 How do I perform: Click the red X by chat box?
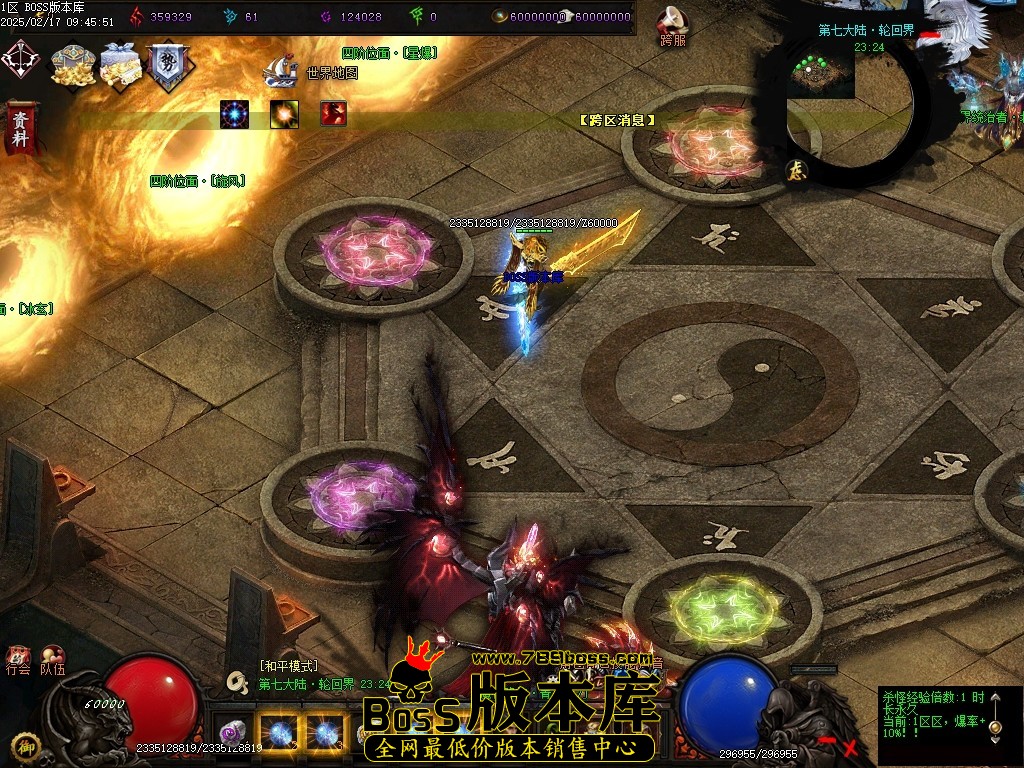tap(850, 746)
